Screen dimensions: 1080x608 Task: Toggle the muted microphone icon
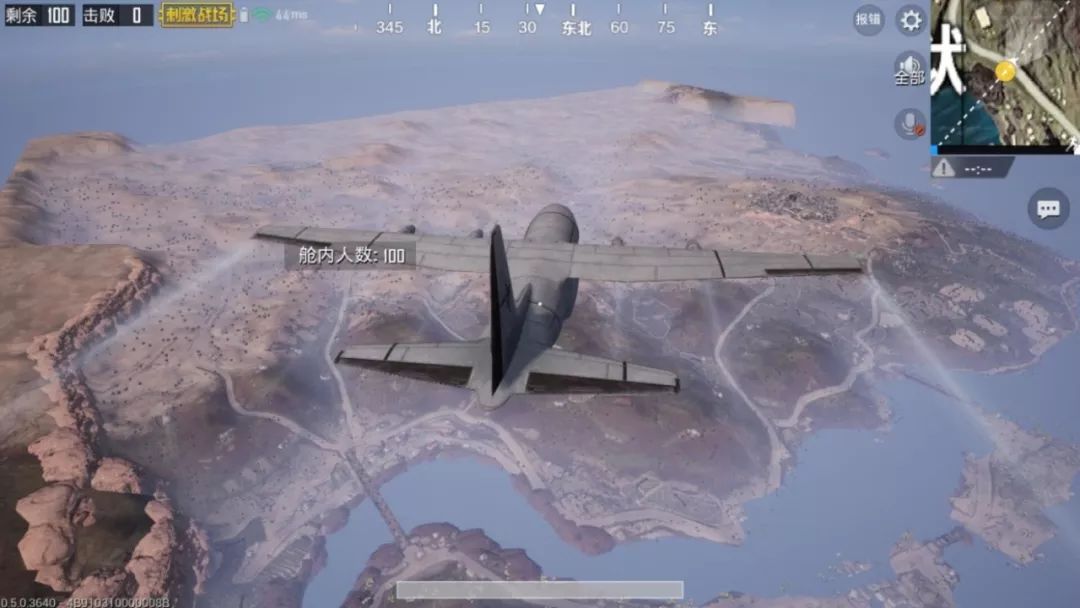tap(910, 124)
